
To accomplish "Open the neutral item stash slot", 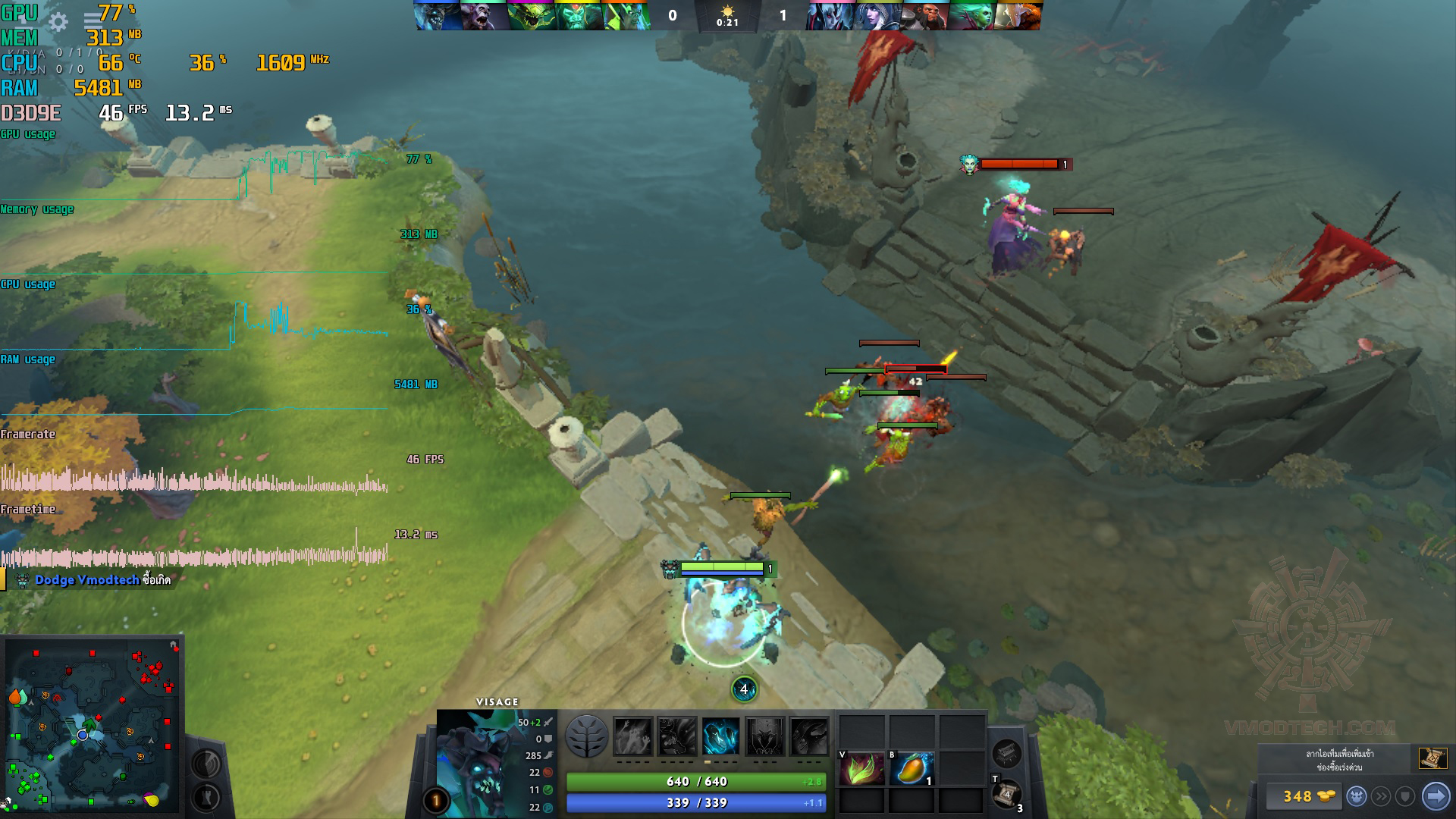I will [x=1007, y=752].
